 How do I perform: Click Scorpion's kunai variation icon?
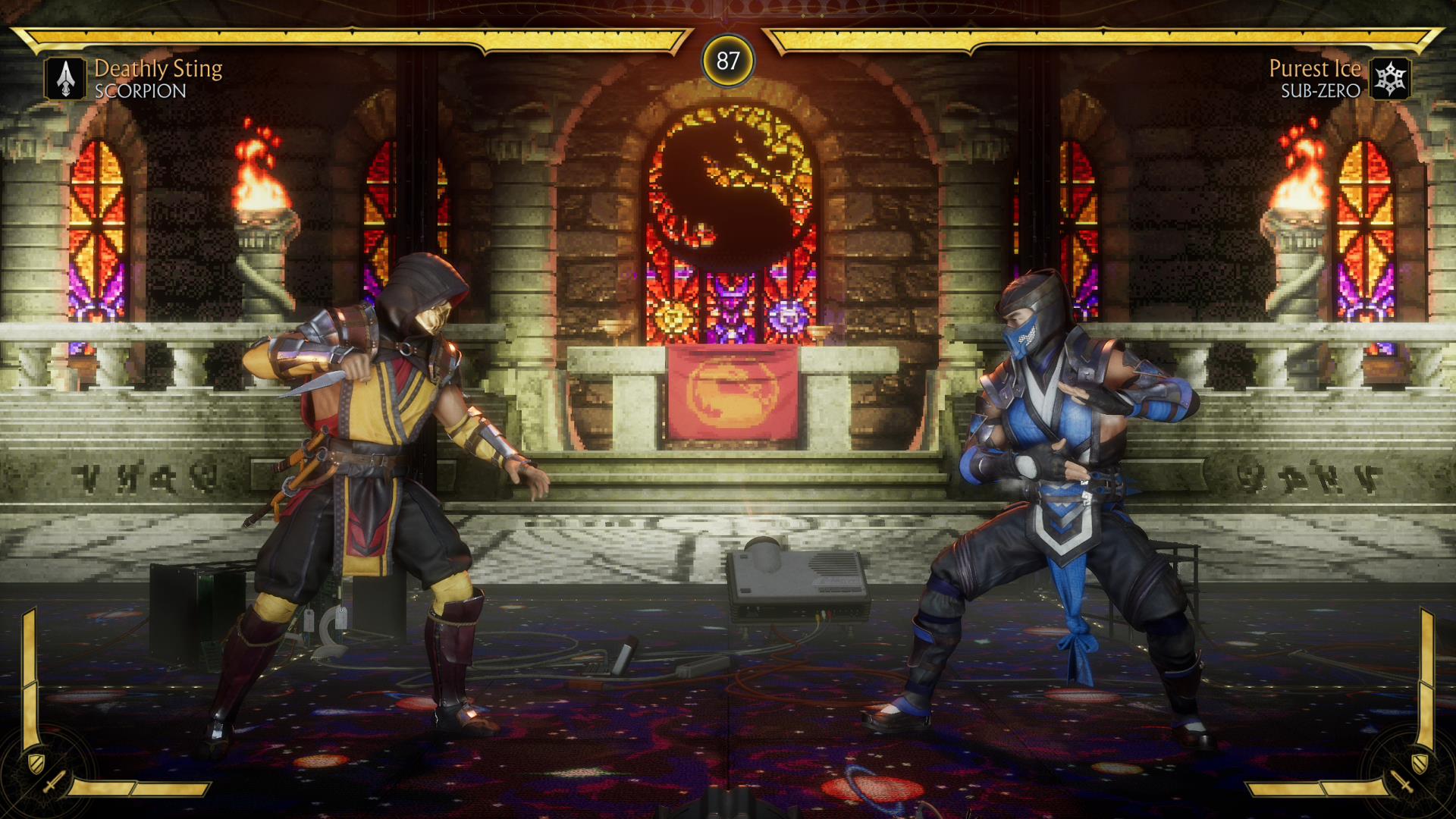click(66, 79)
